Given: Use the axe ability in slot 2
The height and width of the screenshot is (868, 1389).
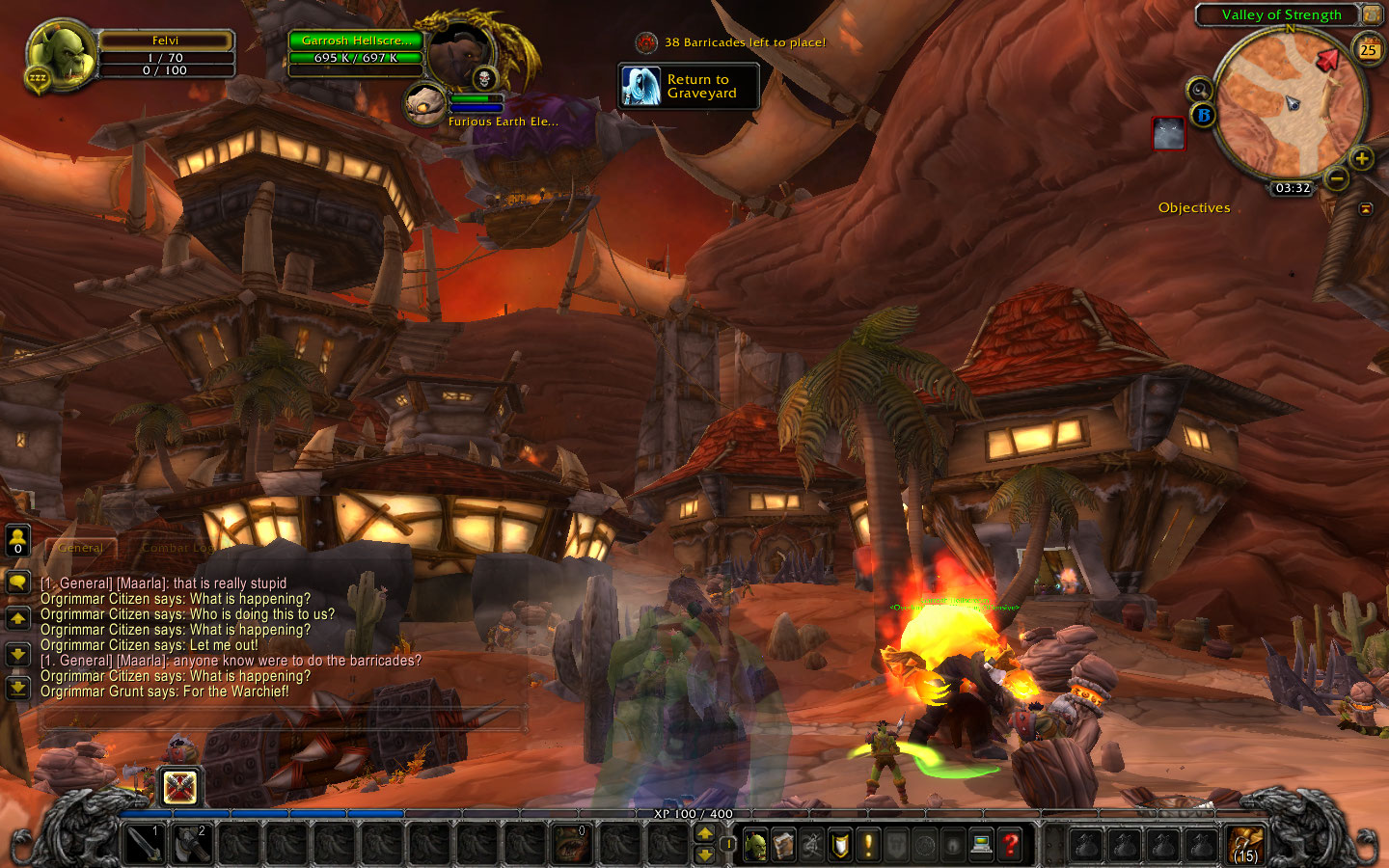Looking at the screenshot, I should (192, 845).
